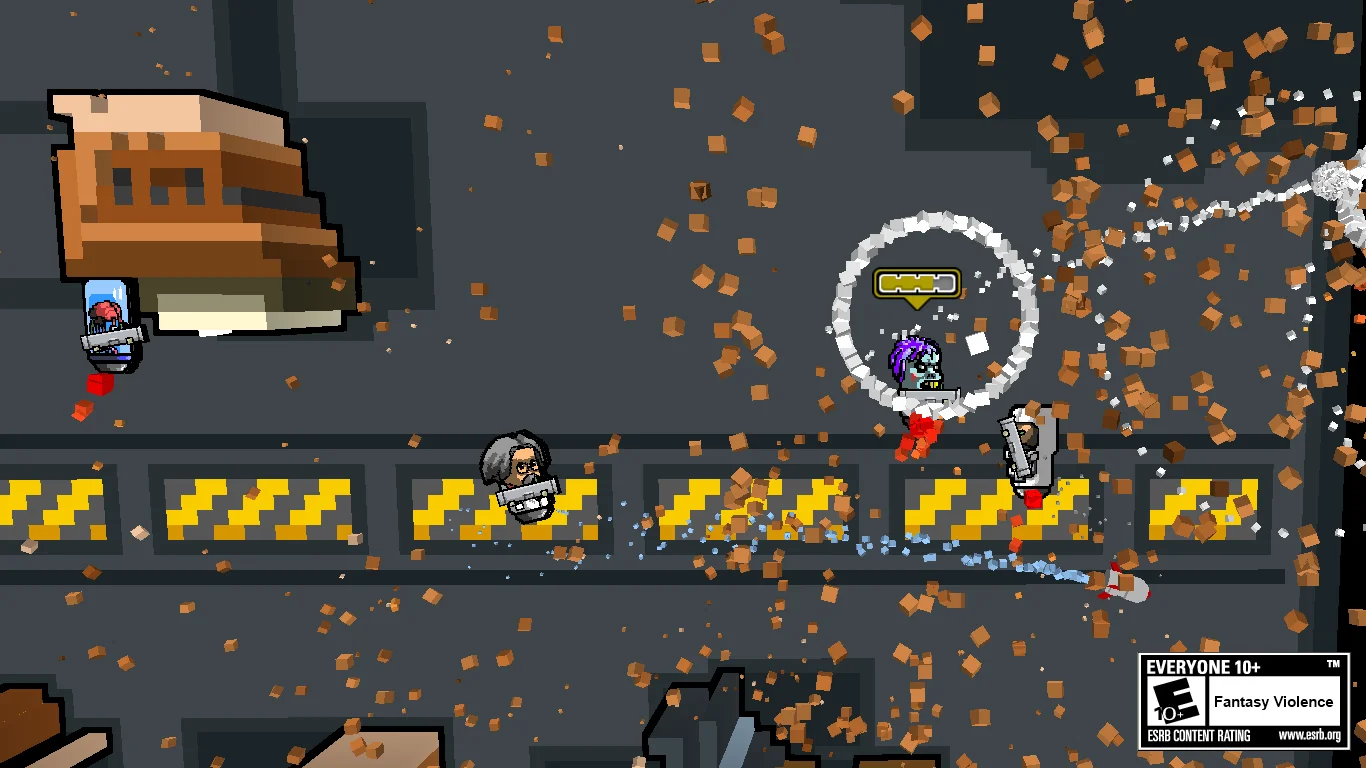
Task: Click the yellow ammo indicator bubble above the zombie
Action: (x=916, y=284)
